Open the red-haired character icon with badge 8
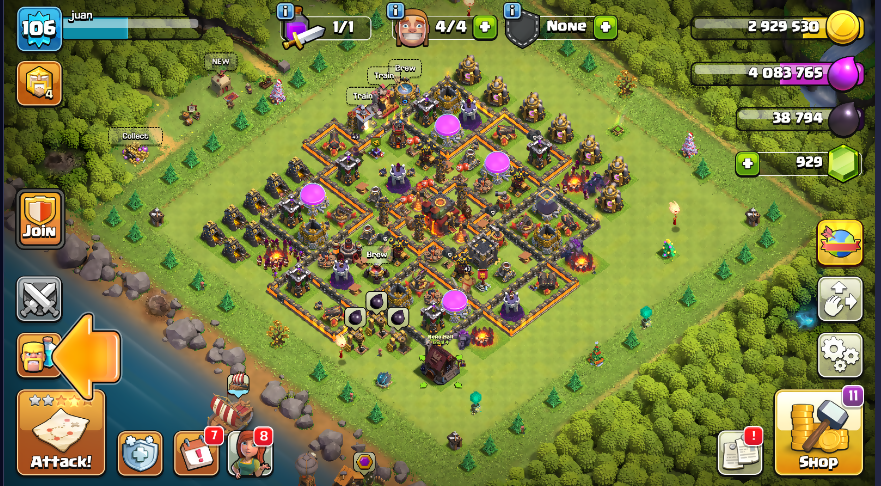Screen dimensions: 881x486 [249, 453]
